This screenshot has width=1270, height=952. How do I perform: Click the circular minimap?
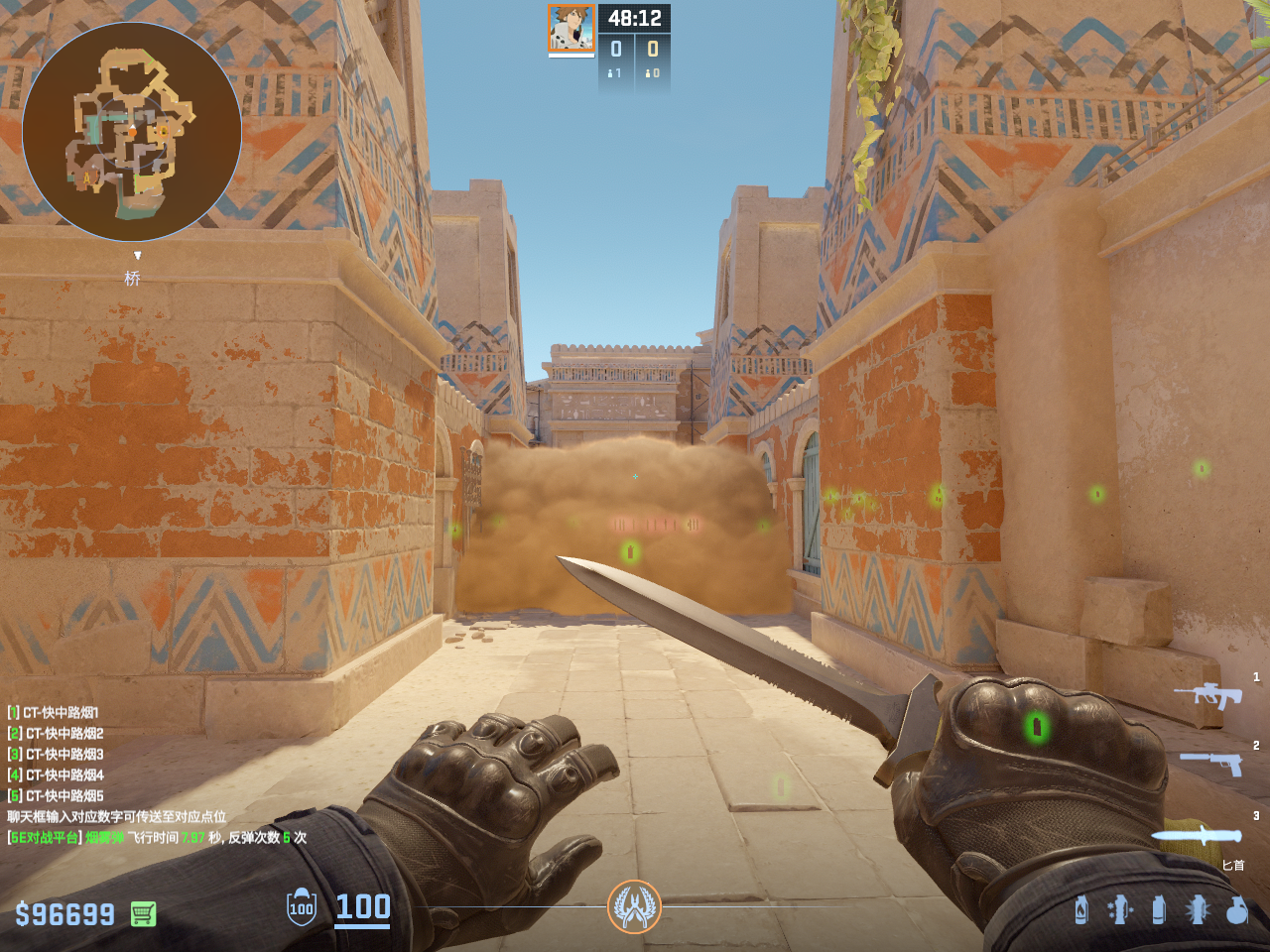pyautogui.click(x=132, y=132)
